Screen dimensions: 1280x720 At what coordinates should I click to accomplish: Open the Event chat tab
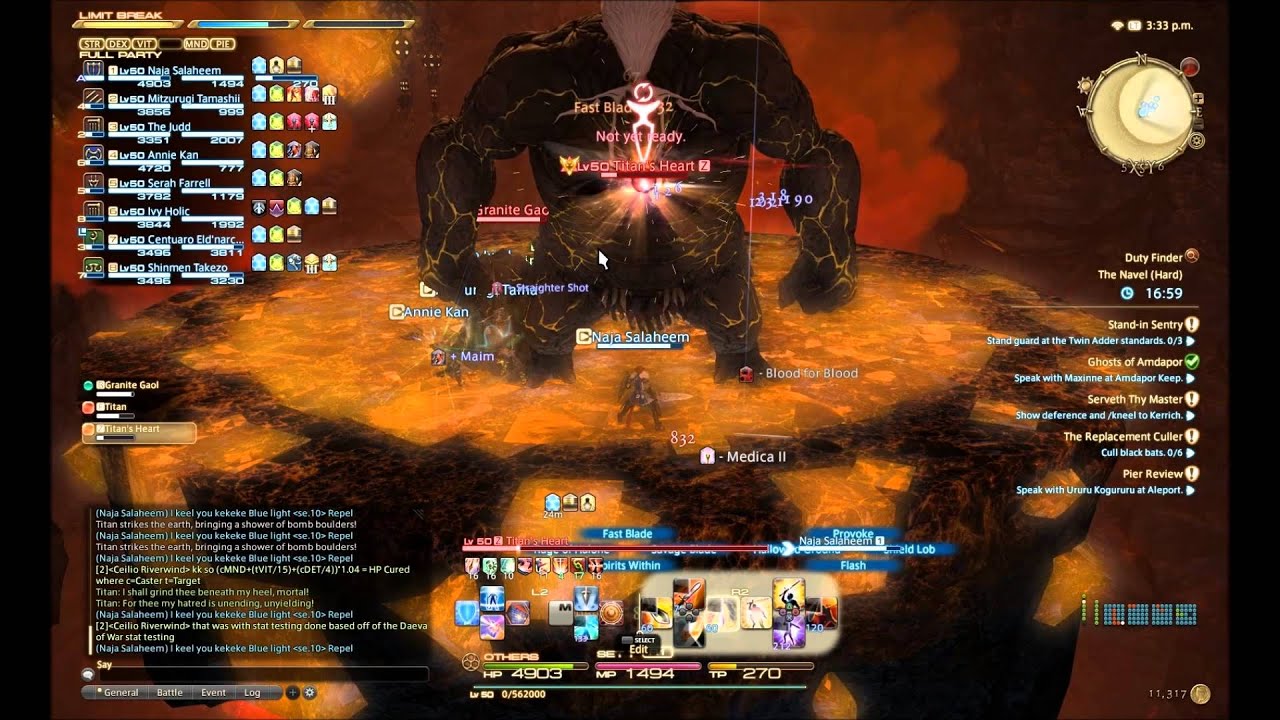click(213, 692)
